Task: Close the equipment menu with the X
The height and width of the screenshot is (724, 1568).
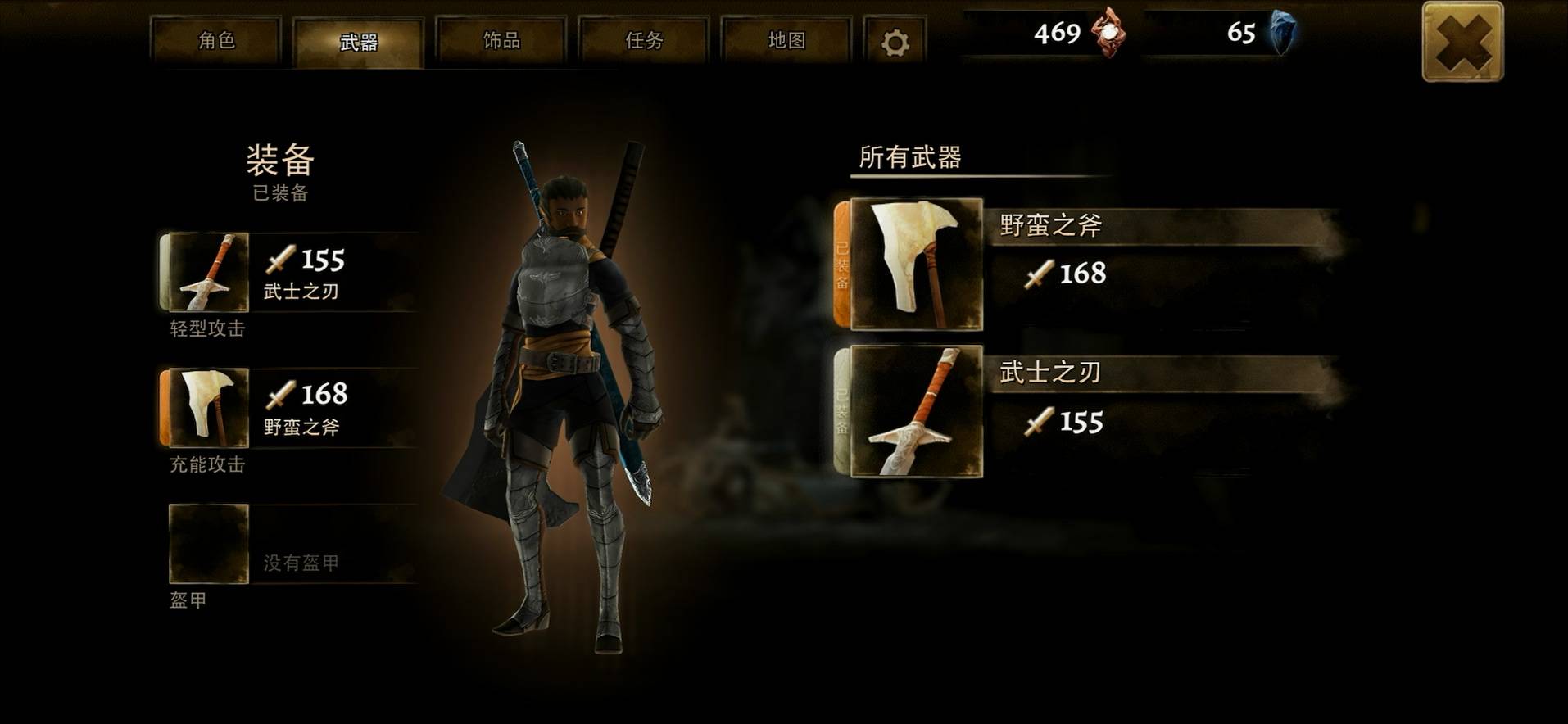Action: (1462, 42)
